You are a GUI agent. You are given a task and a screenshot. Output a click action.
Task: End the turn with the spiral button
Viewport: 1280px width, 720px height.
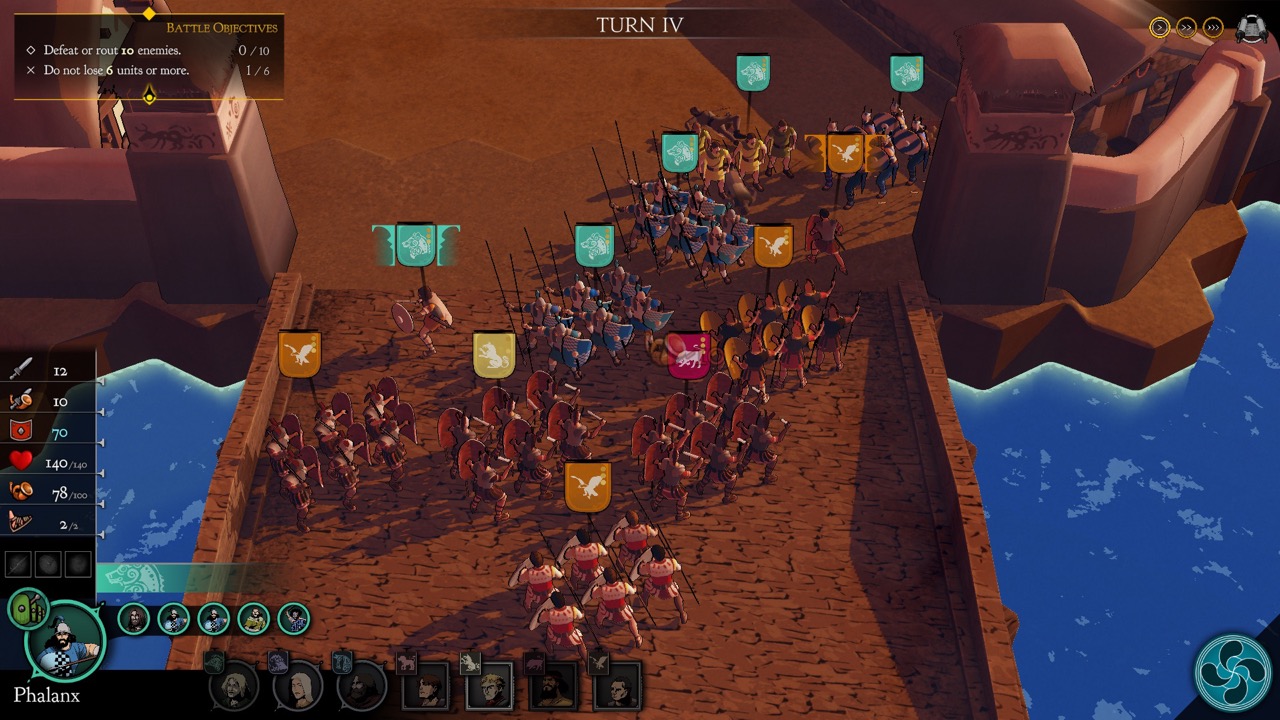click(1232, 673)
